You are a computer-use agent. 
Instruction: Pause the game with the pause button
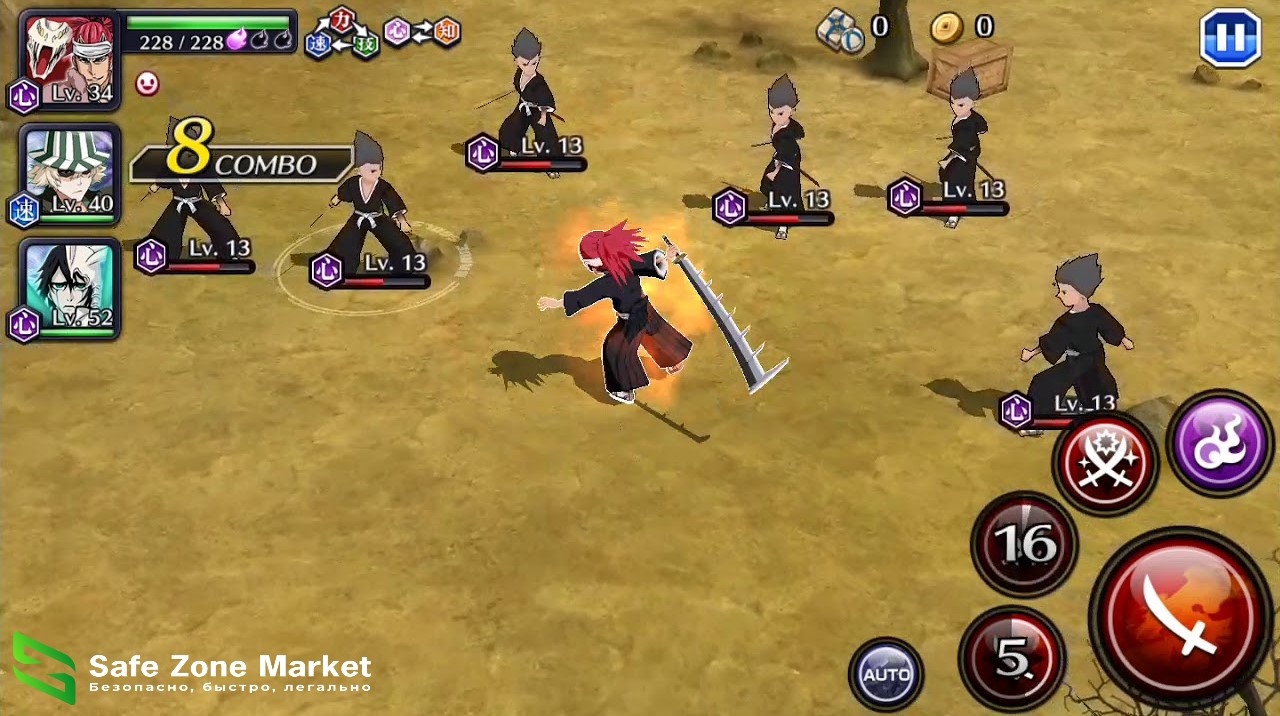[1229, 37]
